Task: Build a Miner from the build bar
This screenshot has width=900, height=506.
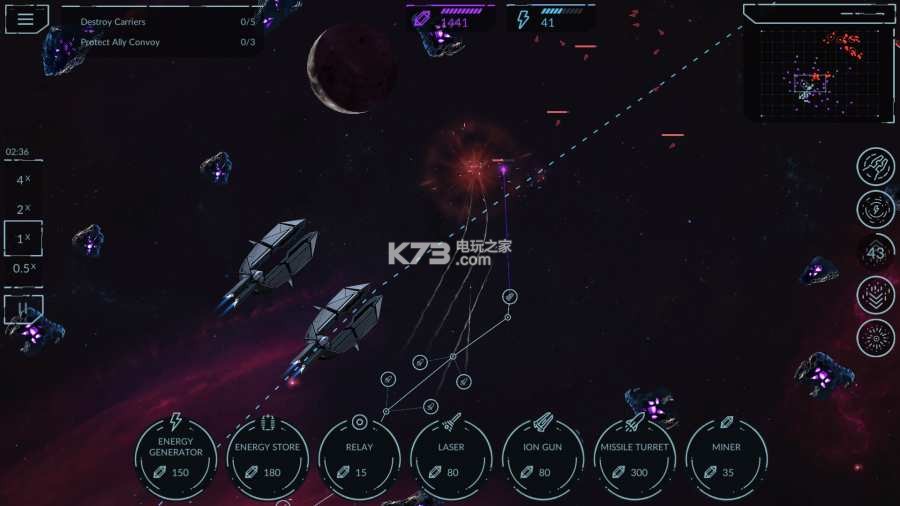Action: [x=727, y=457]
